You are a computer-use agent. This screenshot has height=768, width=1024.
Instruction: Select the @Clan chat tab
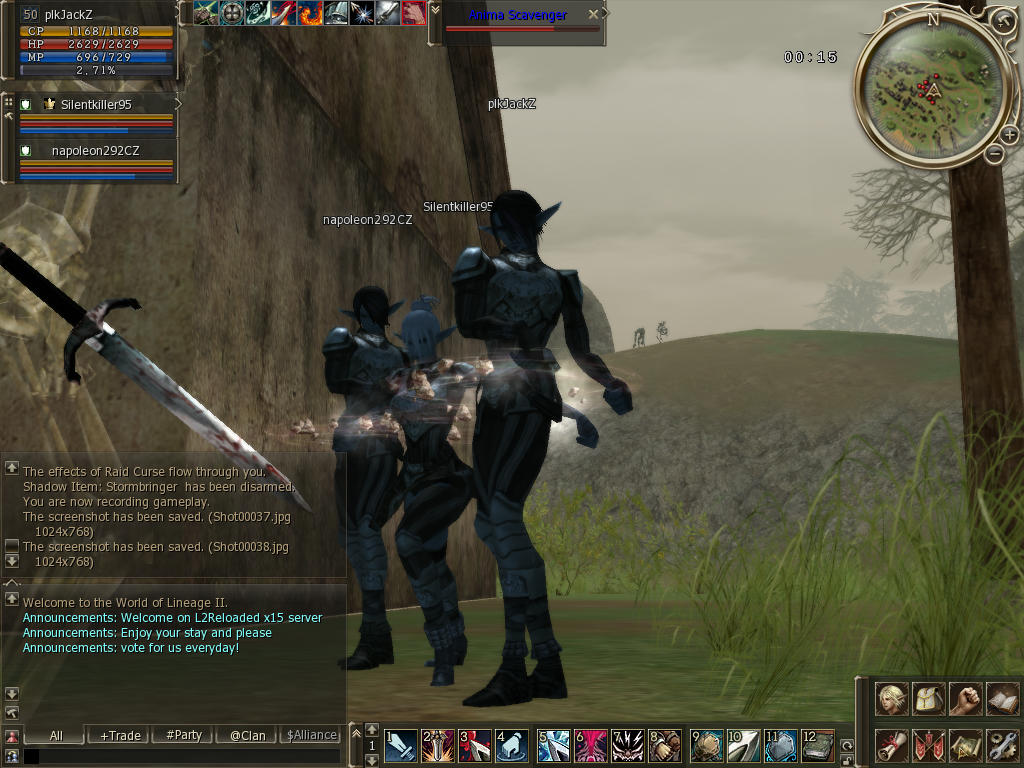pyautogui.click(x=248, y=735)
